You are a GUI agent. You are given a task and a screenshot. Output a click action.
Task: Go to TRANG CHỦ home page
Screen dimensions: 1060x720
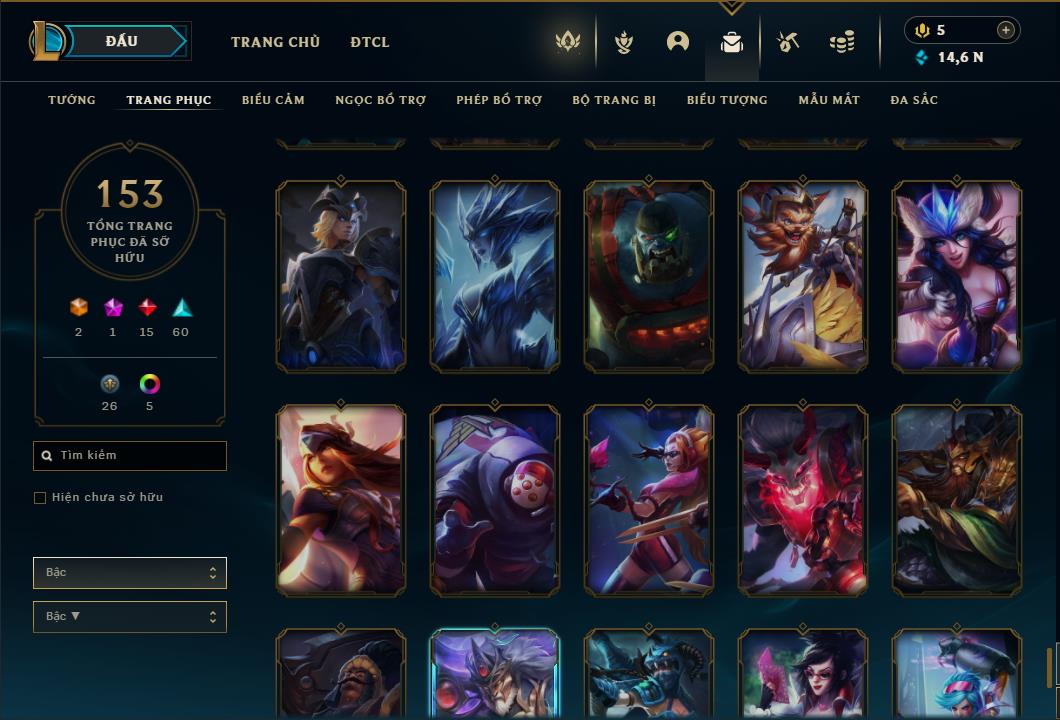click(275, 42)
